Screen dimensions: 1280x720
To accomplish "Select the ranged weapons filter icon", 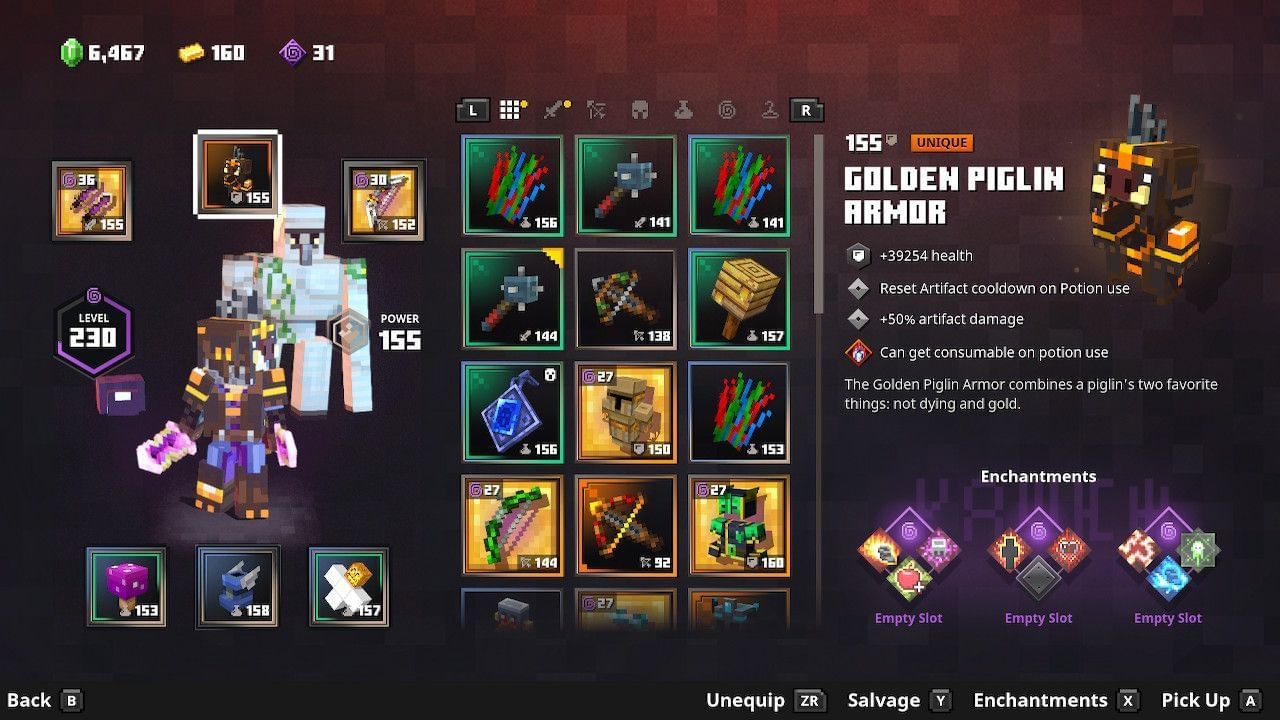I will click(x=595, y=110).
